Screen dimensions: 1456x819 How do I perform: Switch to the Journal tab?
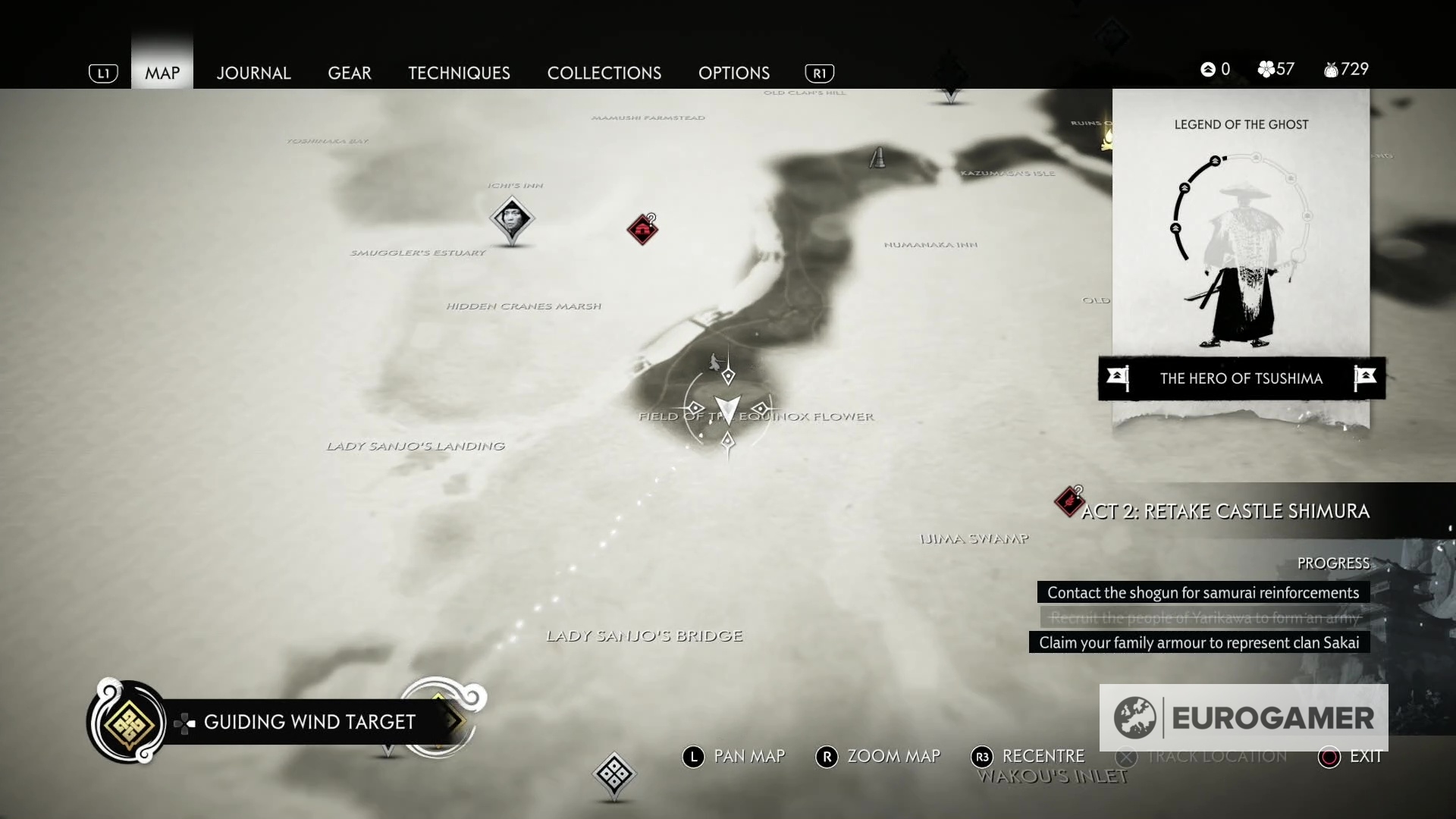pos(253,73)
